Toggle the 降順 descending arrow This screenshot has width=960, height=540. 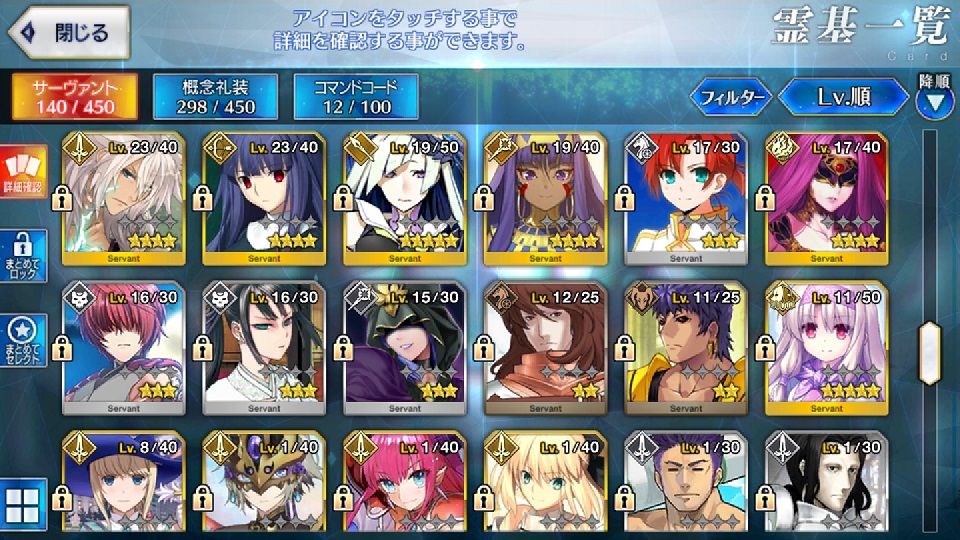tap(934, 98)
